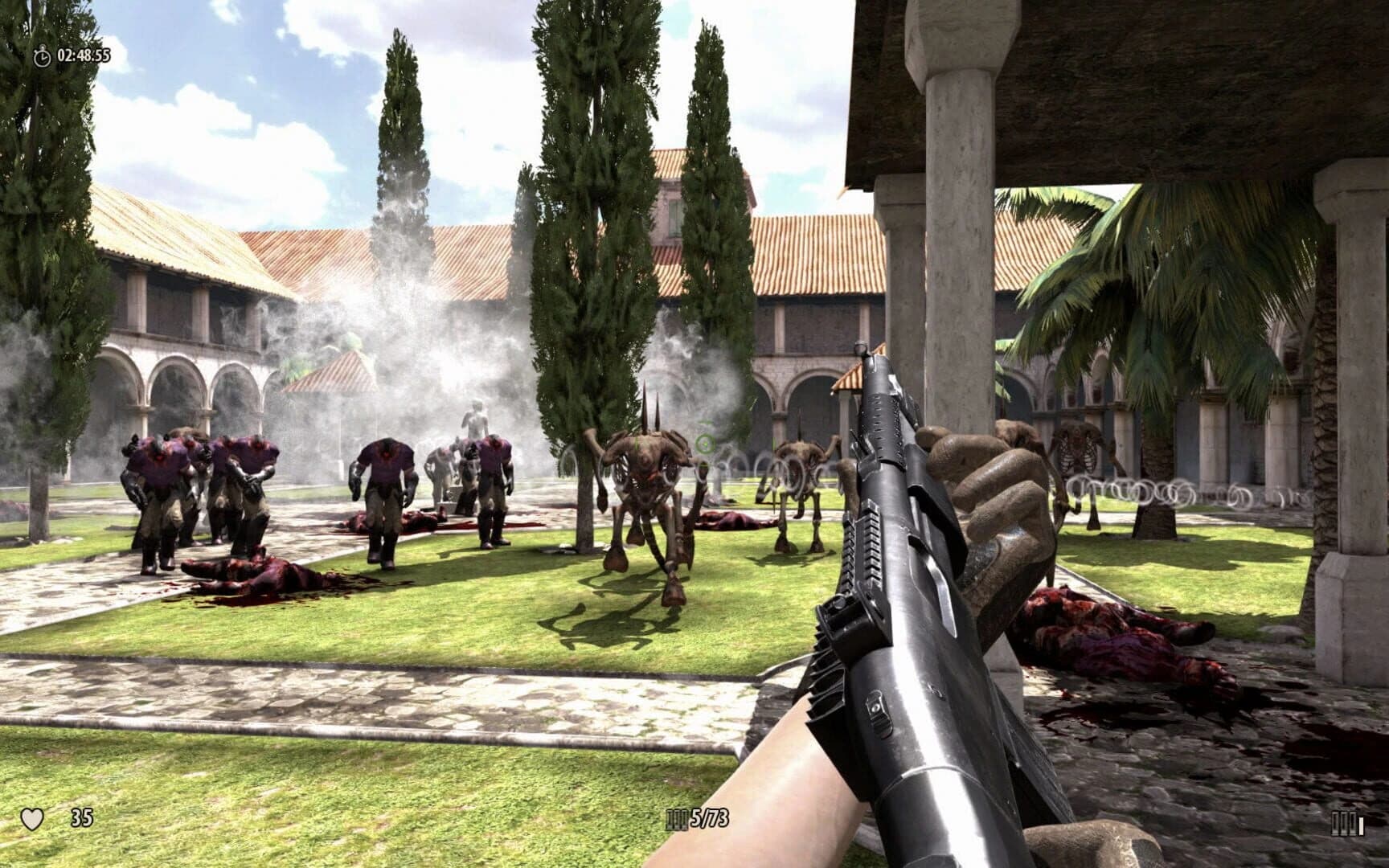Click the timer reading 02:48.55

coord(83,57)
